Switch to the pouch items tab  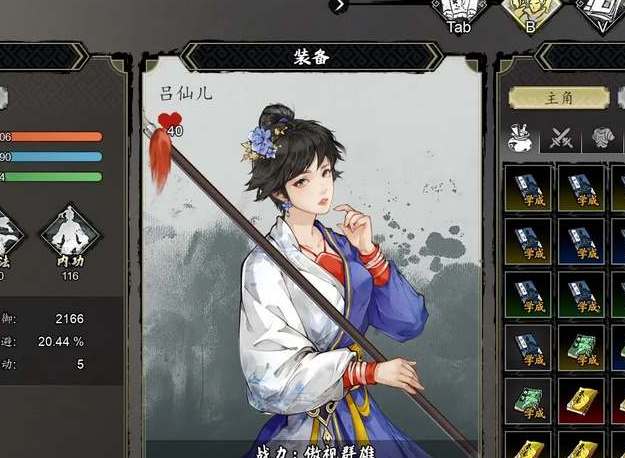(520, 137)
